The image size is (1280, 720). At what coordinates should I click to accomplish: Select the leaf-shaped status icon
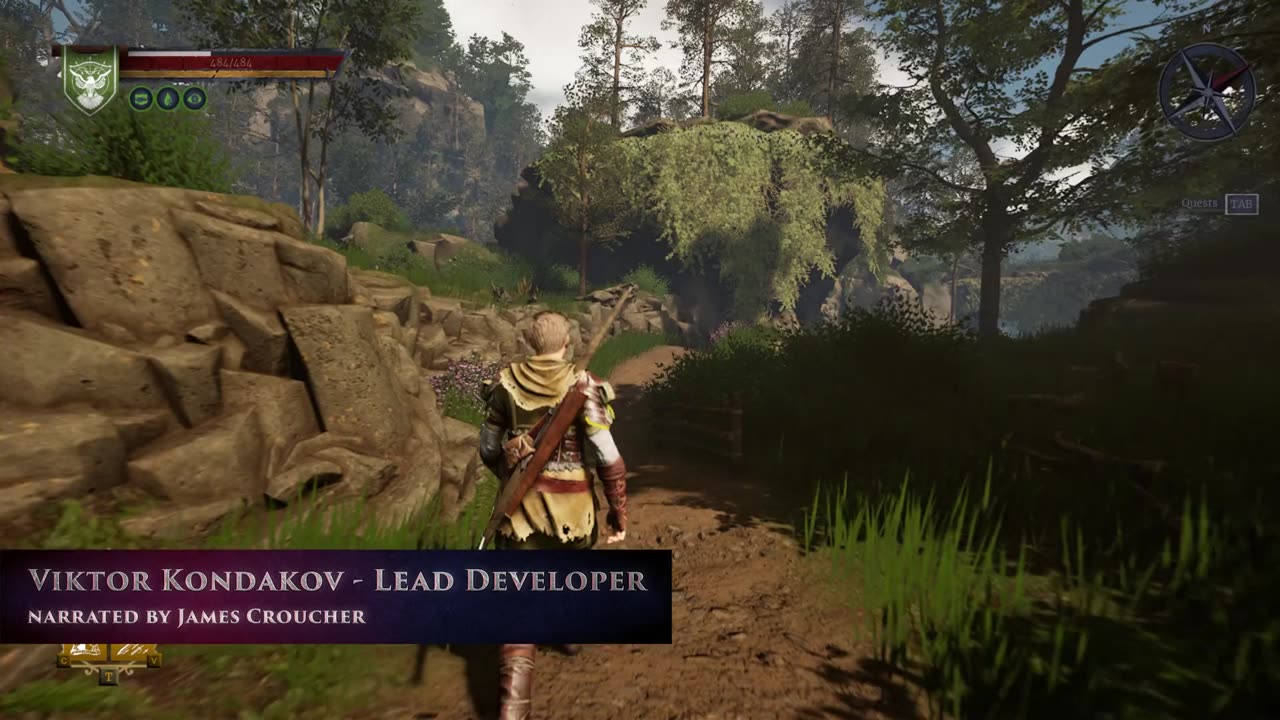click(168, 98)
